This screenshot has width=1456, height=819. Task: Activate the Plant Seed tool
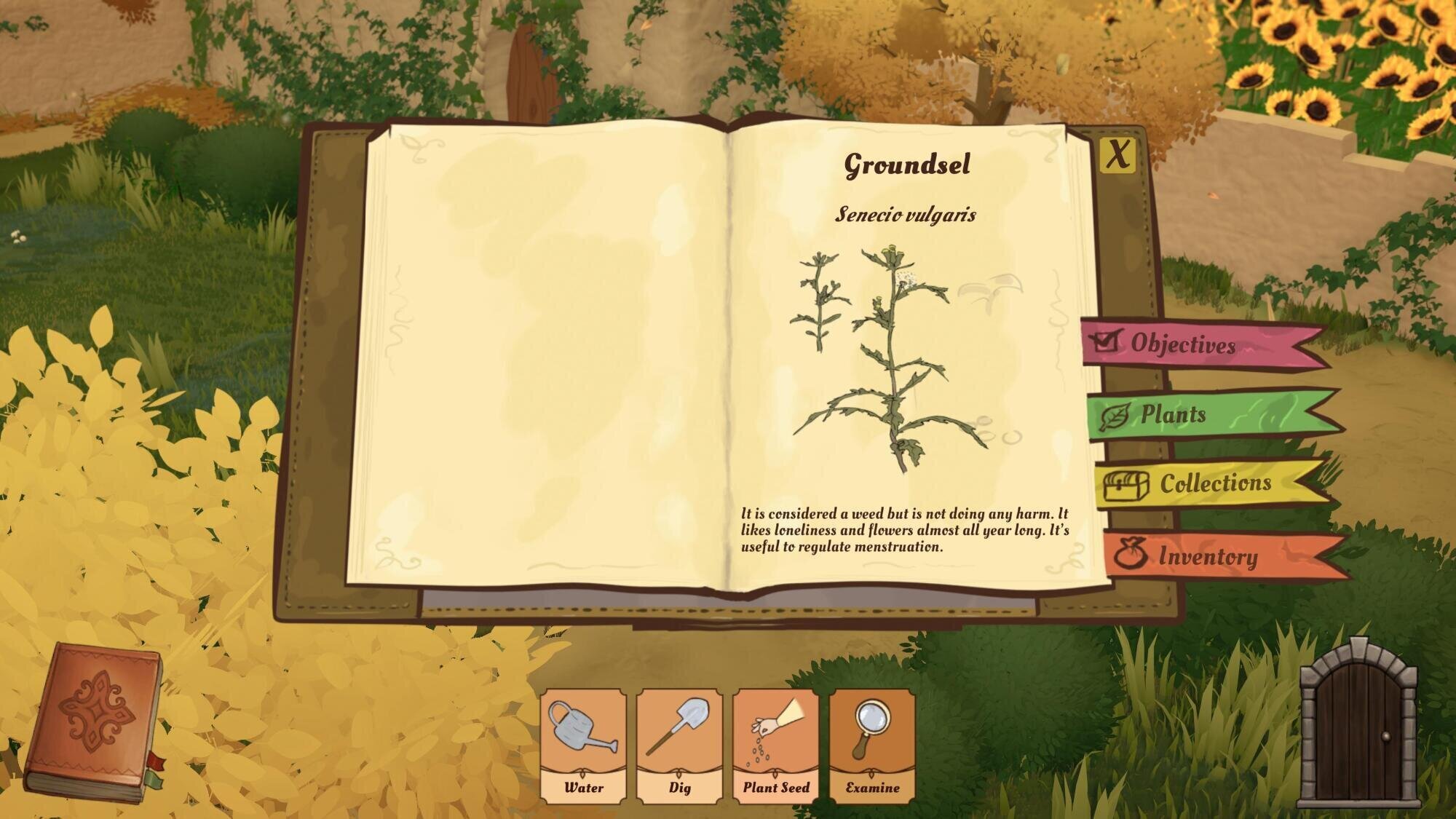click(776, 745)
